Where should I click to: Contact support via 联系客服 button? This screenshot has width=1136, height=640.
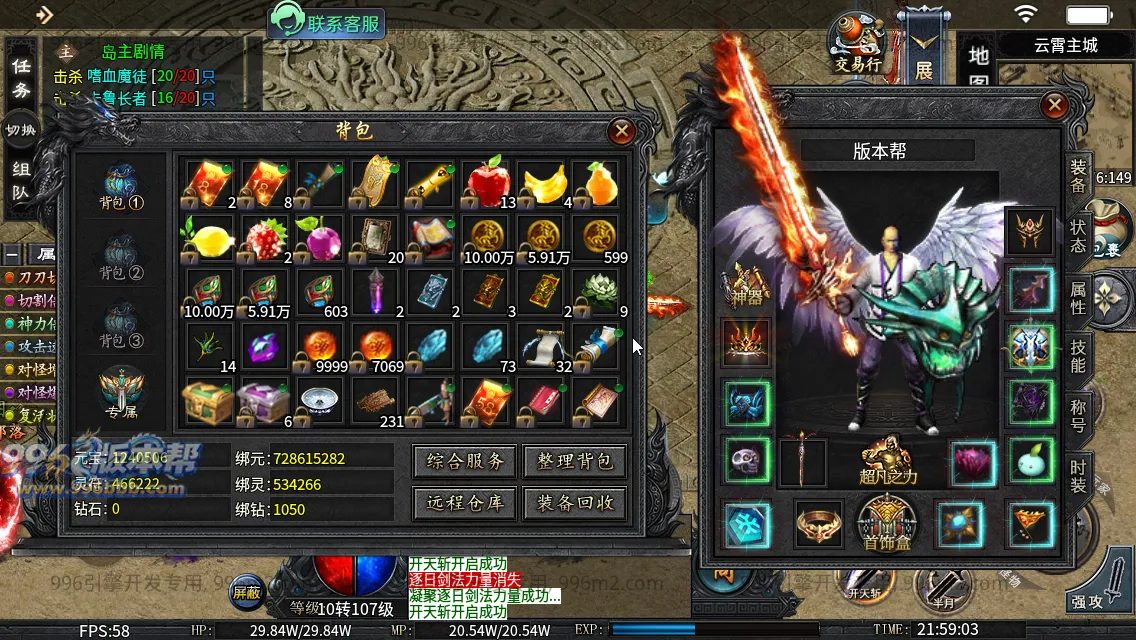[328, 22]
